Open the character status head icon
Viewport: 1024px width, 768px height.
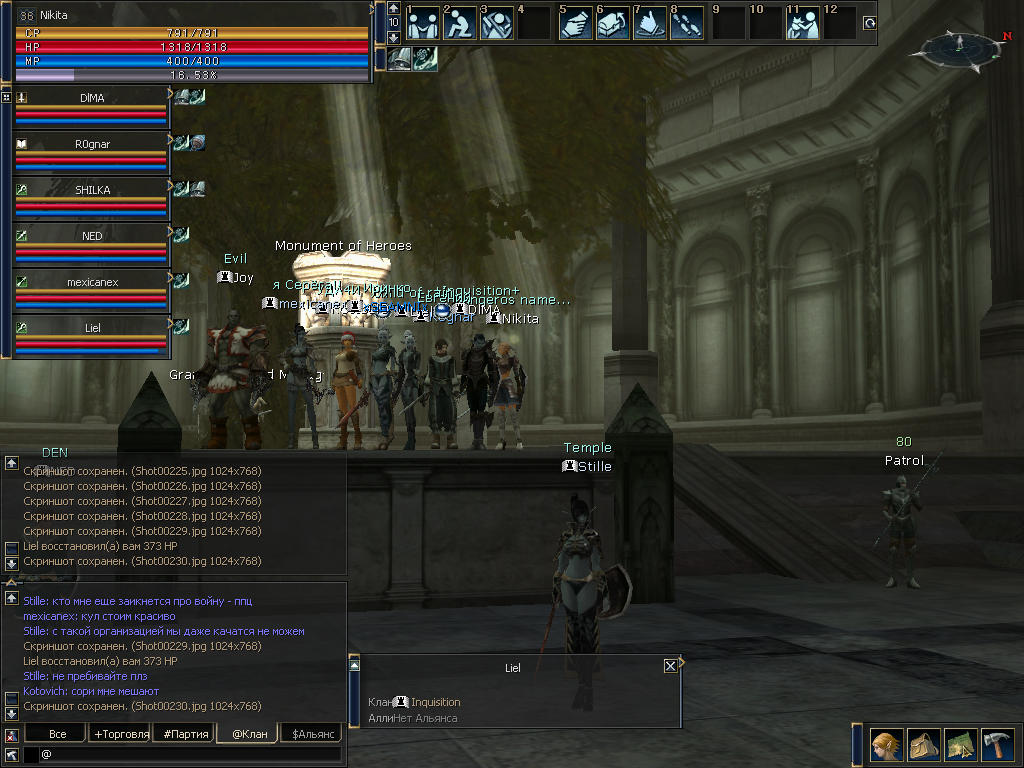point(884,744)
